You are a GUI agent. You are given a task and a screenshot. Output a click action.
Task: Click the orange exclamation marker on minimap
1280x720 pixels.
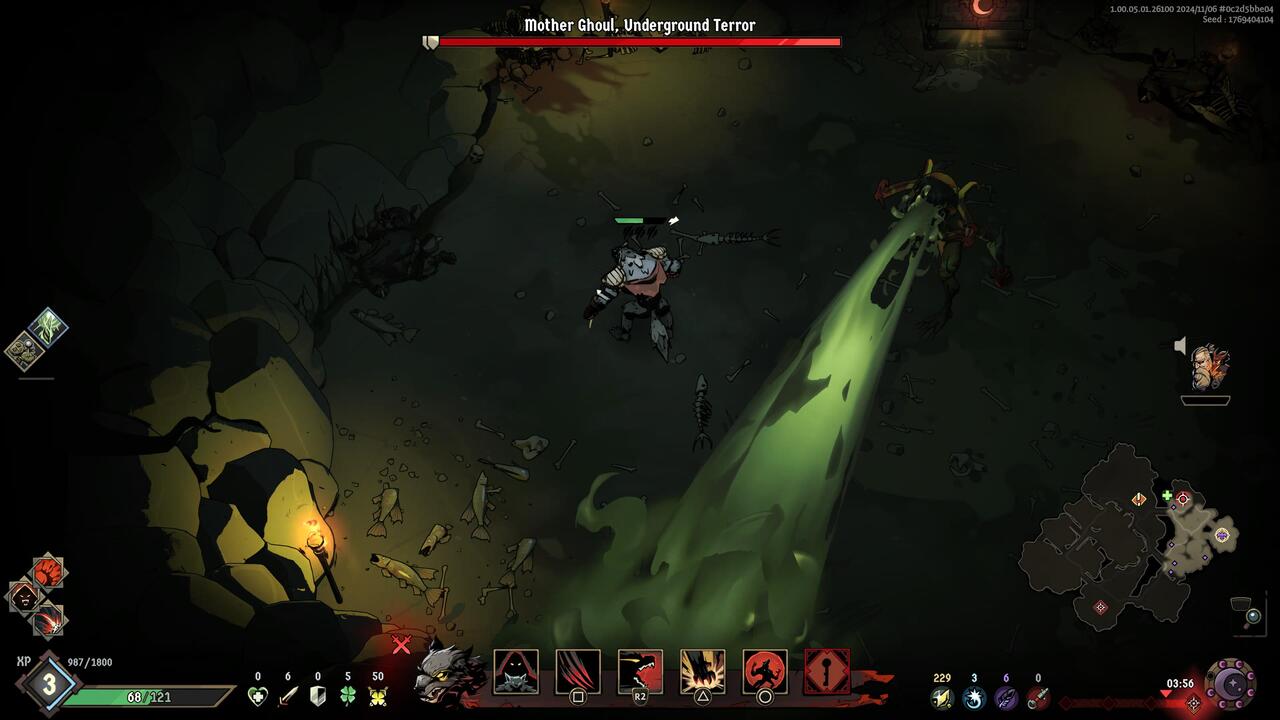1139,499
